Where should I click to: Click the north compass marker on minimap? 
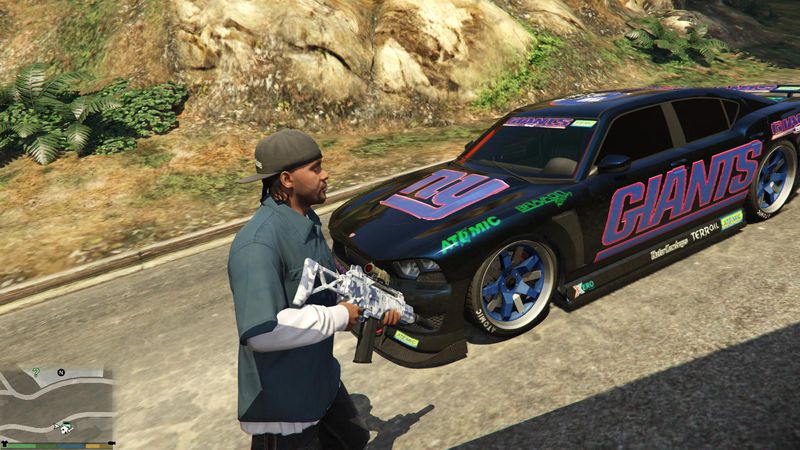(60, 372)
